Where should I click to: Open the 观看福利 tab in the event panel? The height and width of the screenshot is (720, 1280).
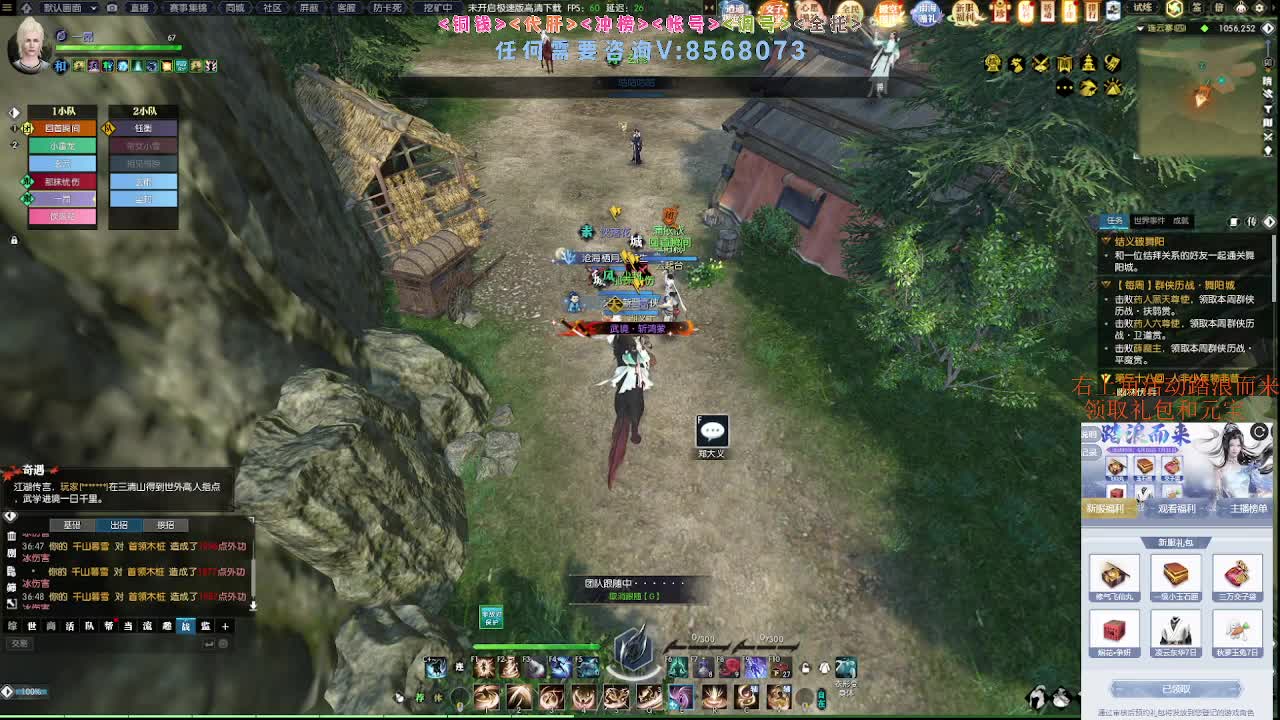pos(1177,509)
